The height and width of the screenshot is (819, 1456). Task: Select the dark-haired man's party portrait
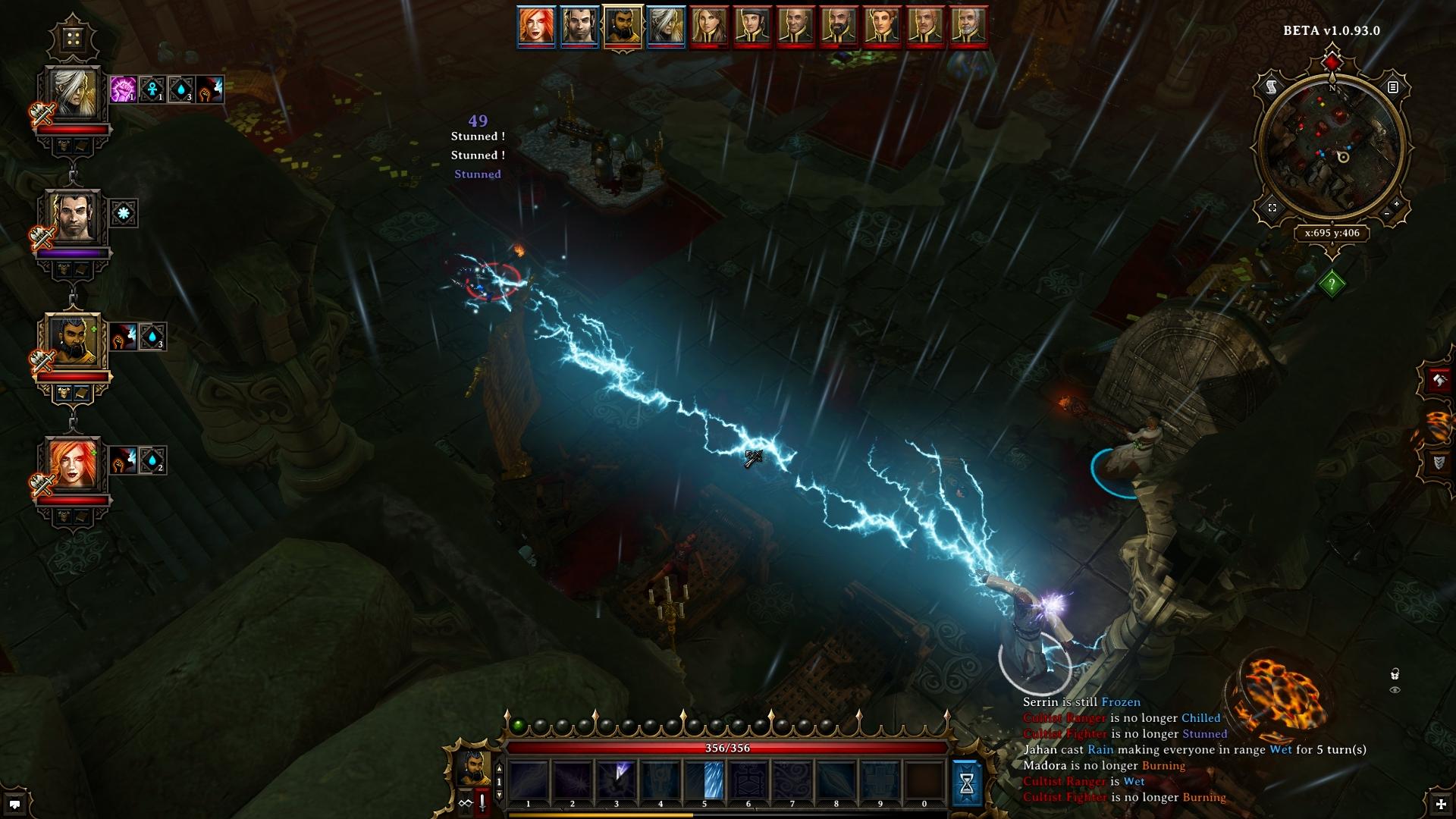[x=74, y=218]
